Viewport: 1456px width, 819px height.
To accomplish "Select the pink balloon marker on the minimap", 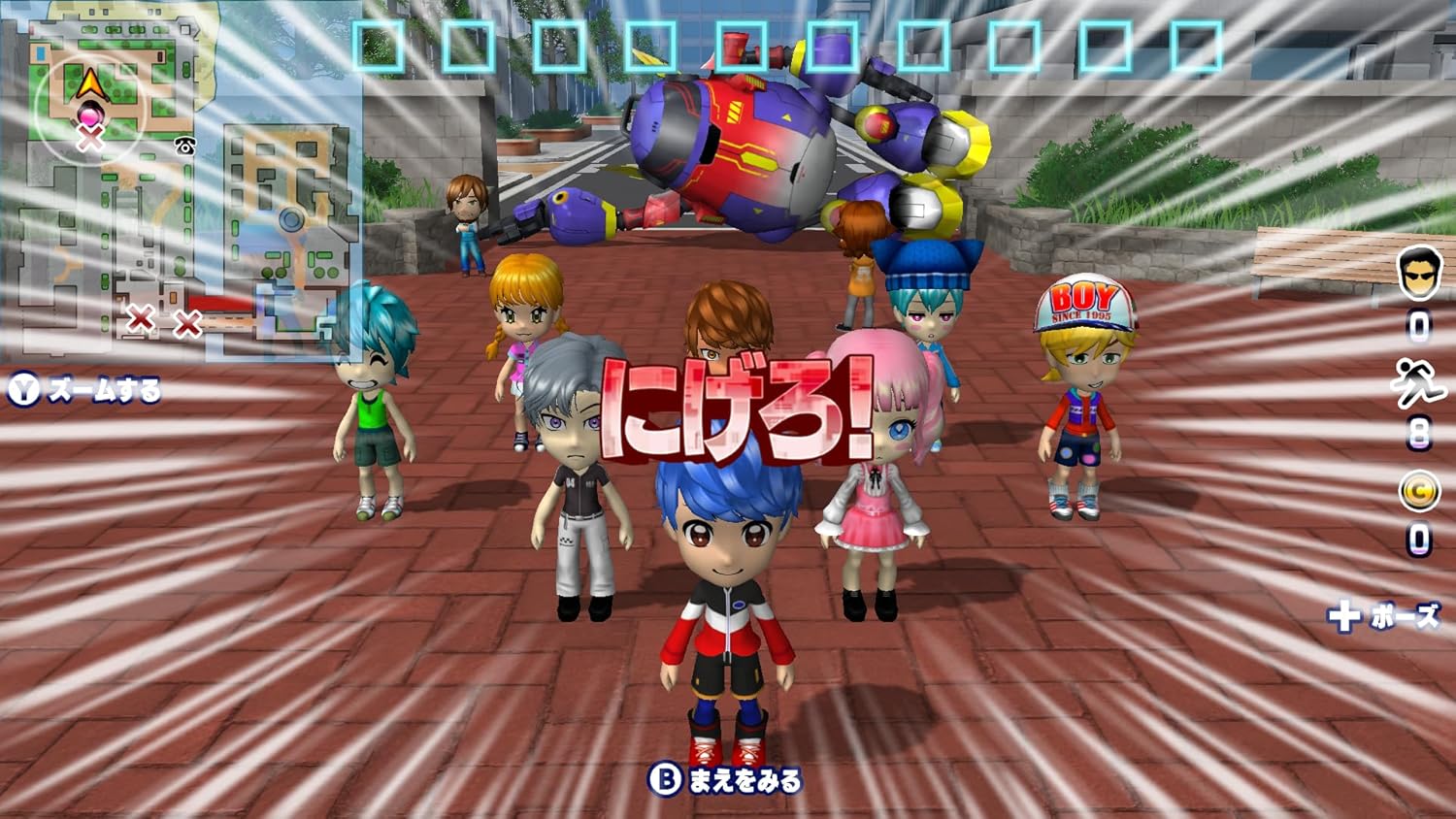I will point(89,114).
